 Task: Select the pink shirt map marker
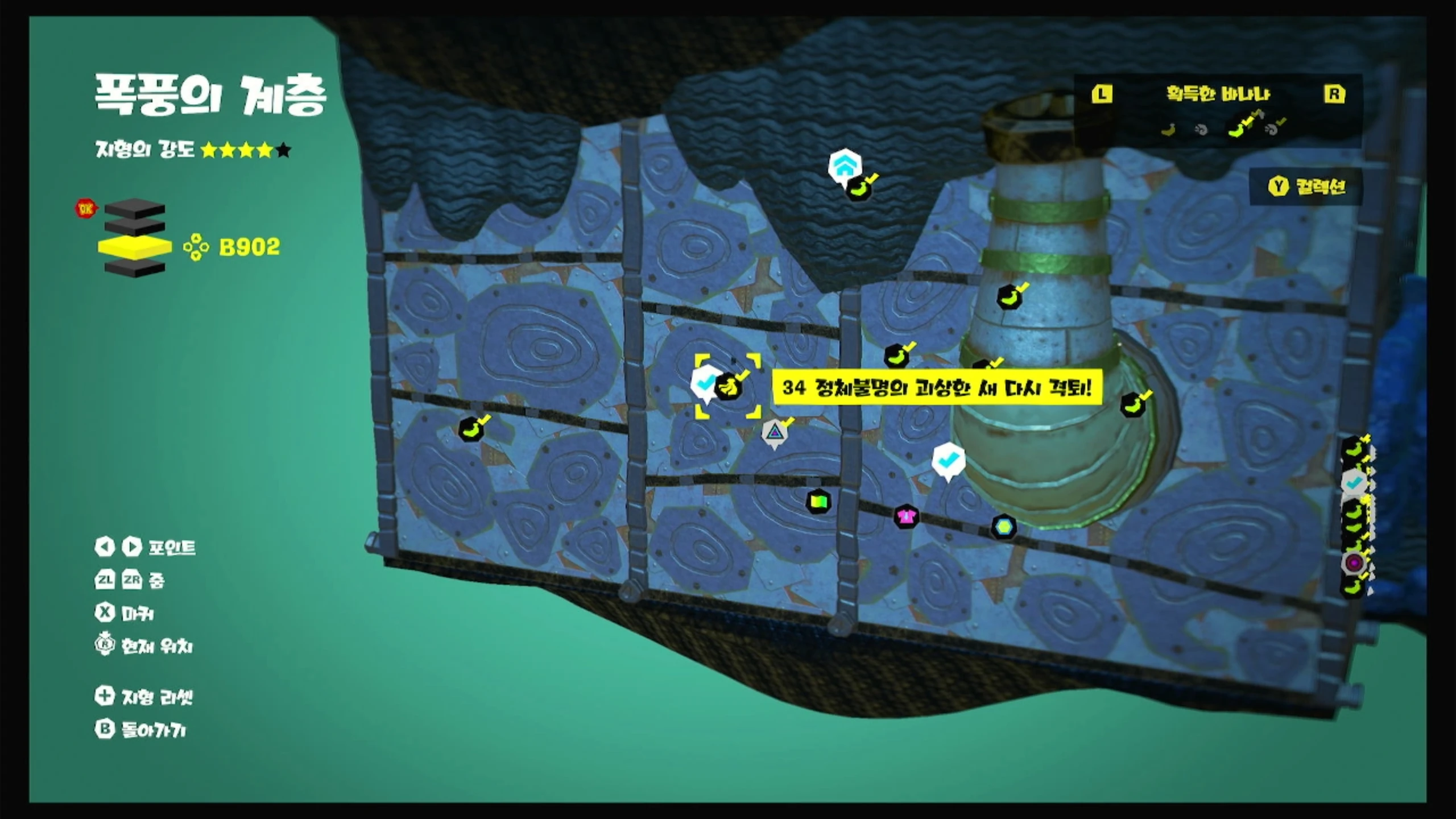[x=906, y=517]
